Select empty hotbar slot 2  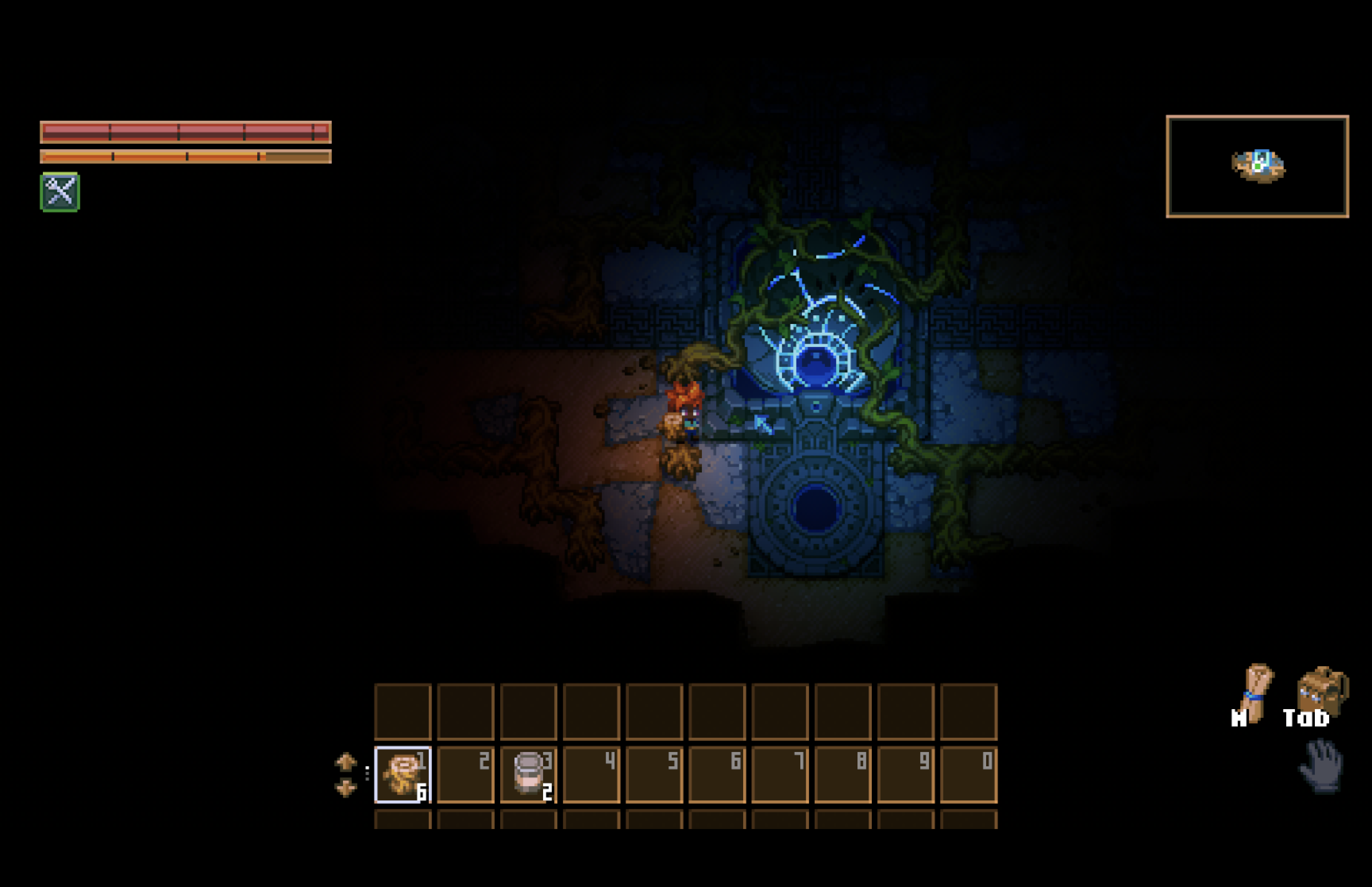point(465,775)
